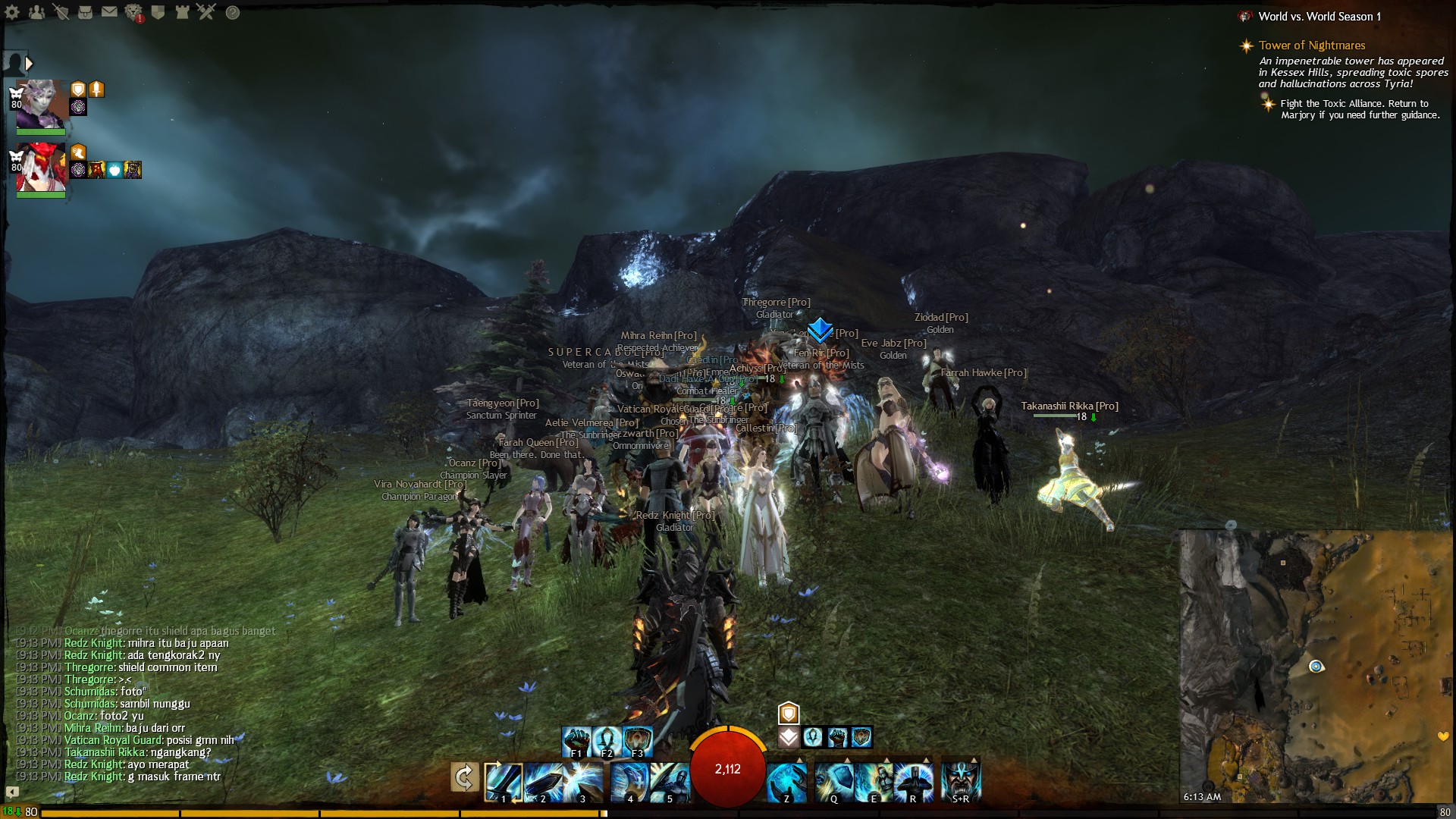Screen dimensions: 1456x819
Task: Open the game options gear menu
Action: [12, 12]
